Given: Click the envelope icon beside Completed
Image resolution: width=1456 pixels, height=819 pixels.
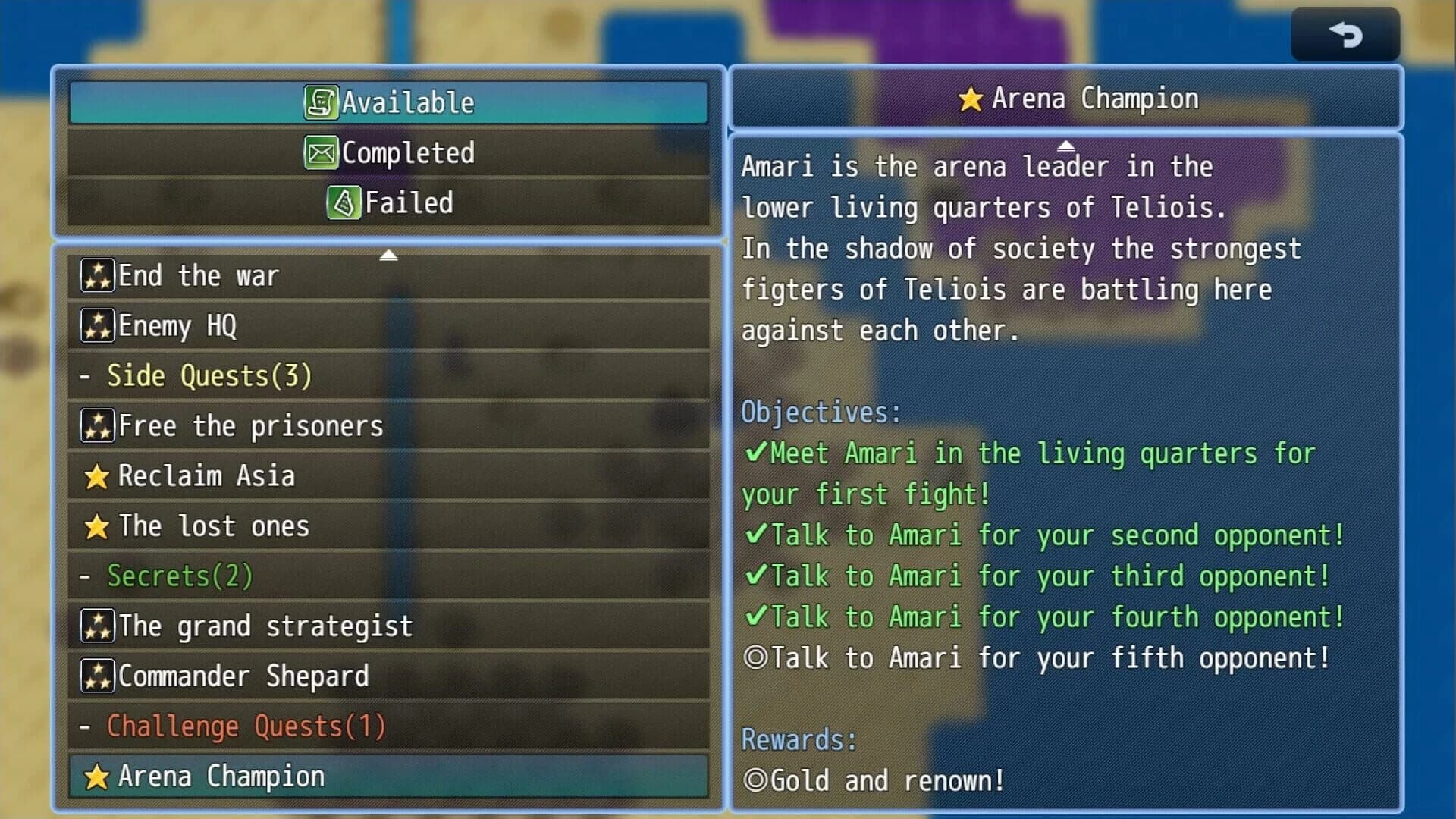Looking at the screenshot, I should 323,152.
